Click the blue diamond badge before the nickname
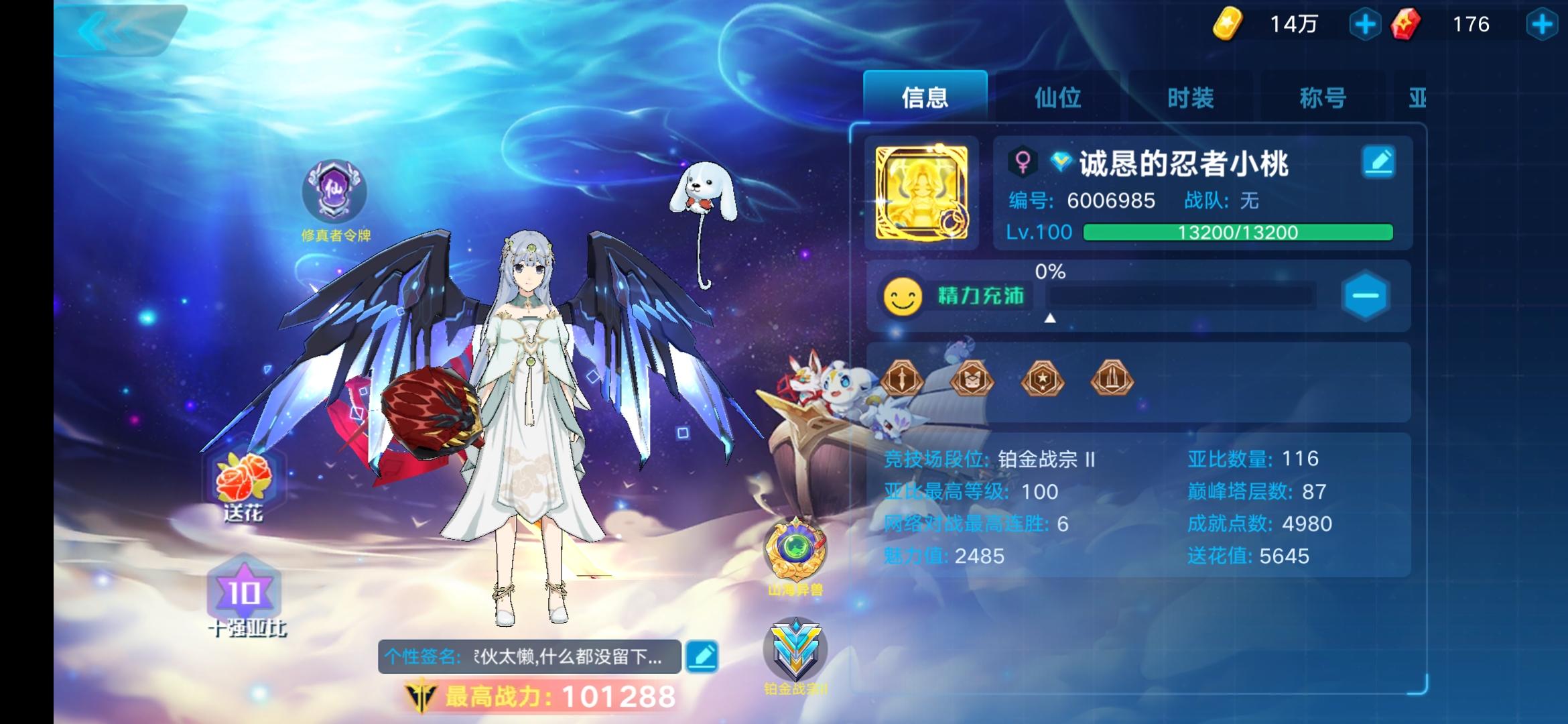Viewport: 1568px width, 724px height. [x=1059, y=161]
